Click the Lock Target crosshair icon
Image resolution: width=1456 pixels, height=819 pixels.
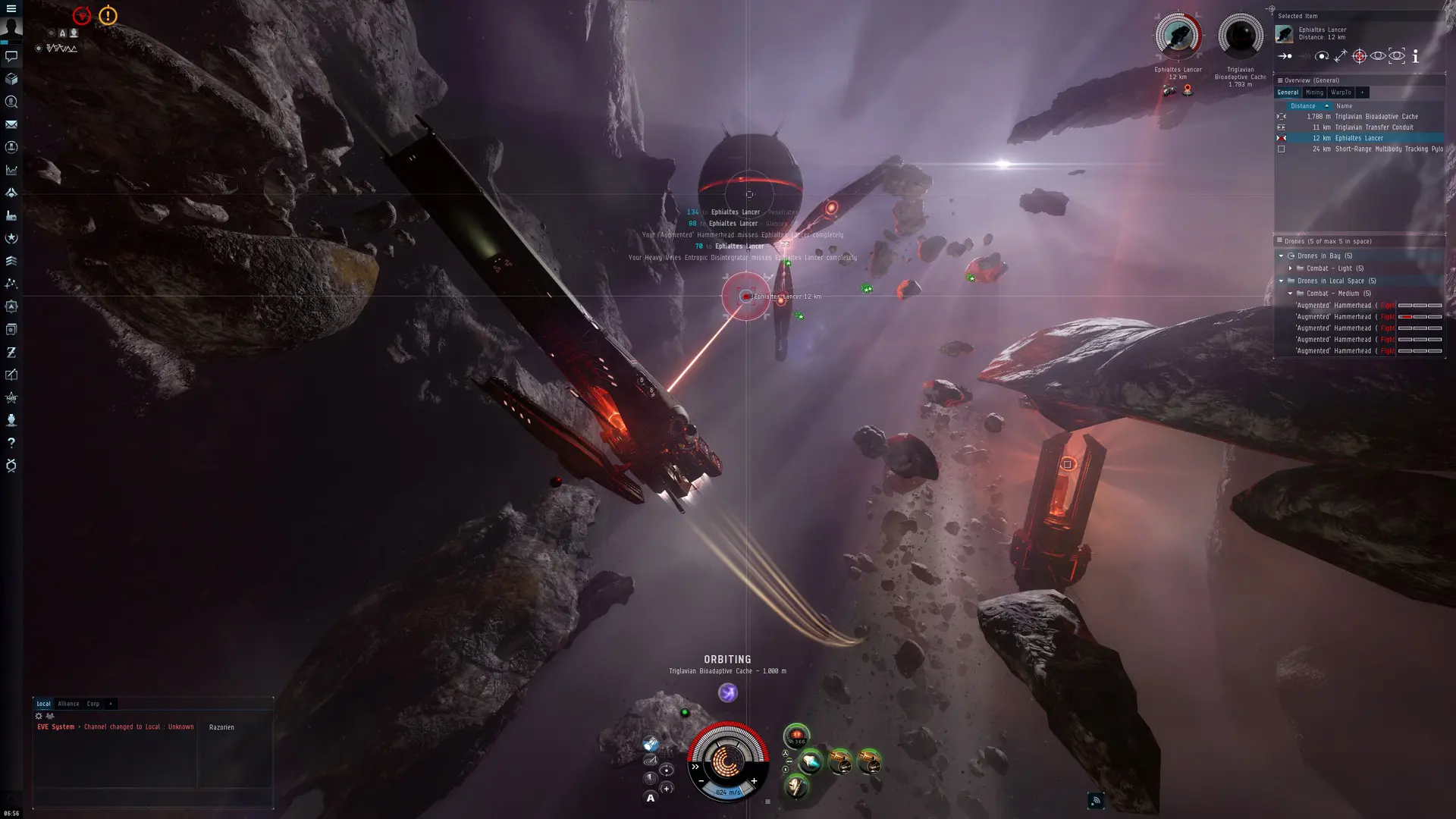pyautogui.click(x=1359, y=56)
